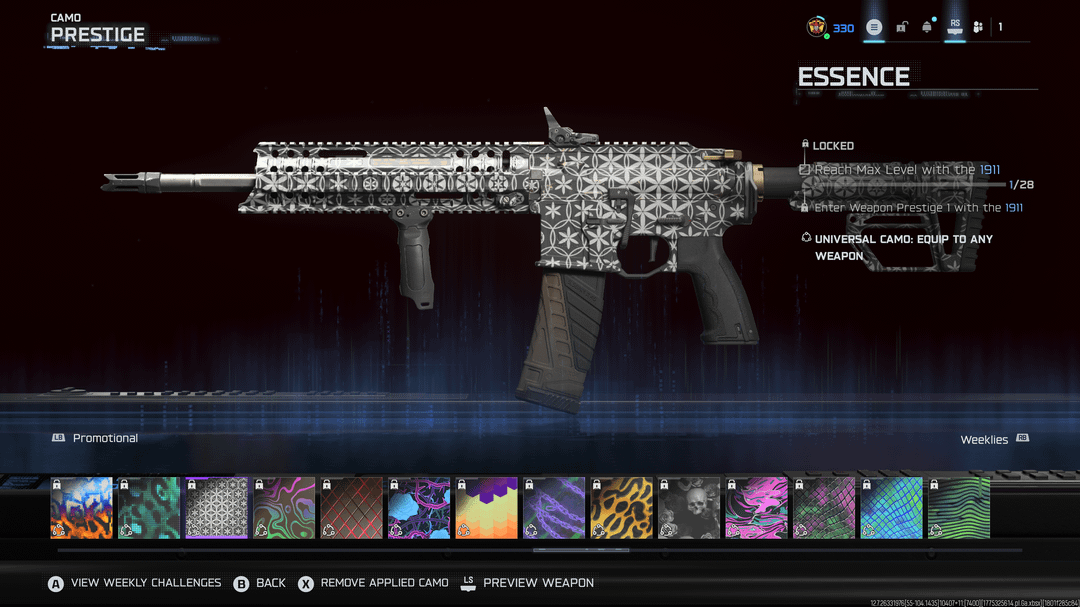Choose the pink and teal marbled camo

756,508
